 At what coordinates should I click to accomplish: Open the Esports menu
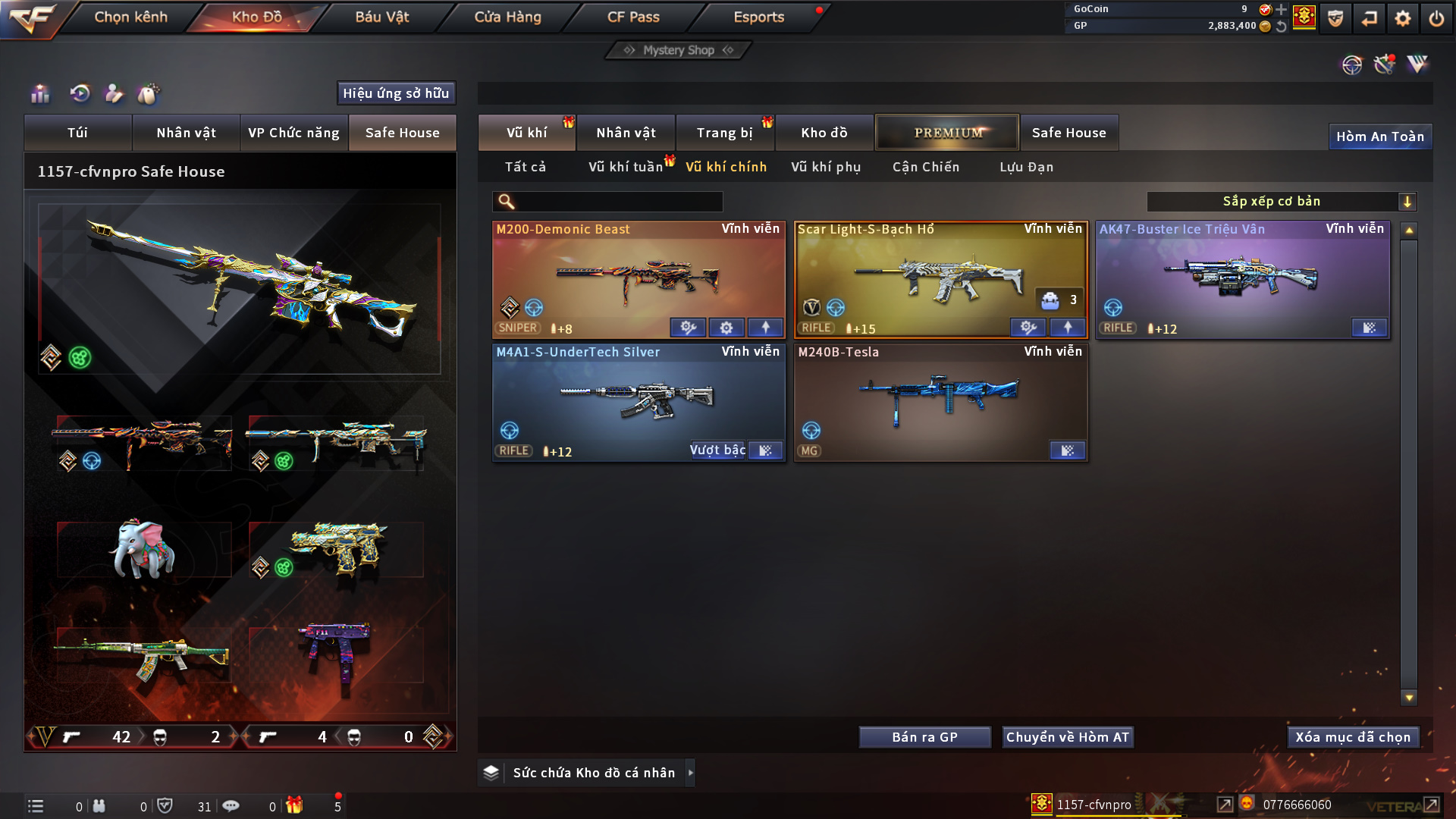tap(758, 17)
